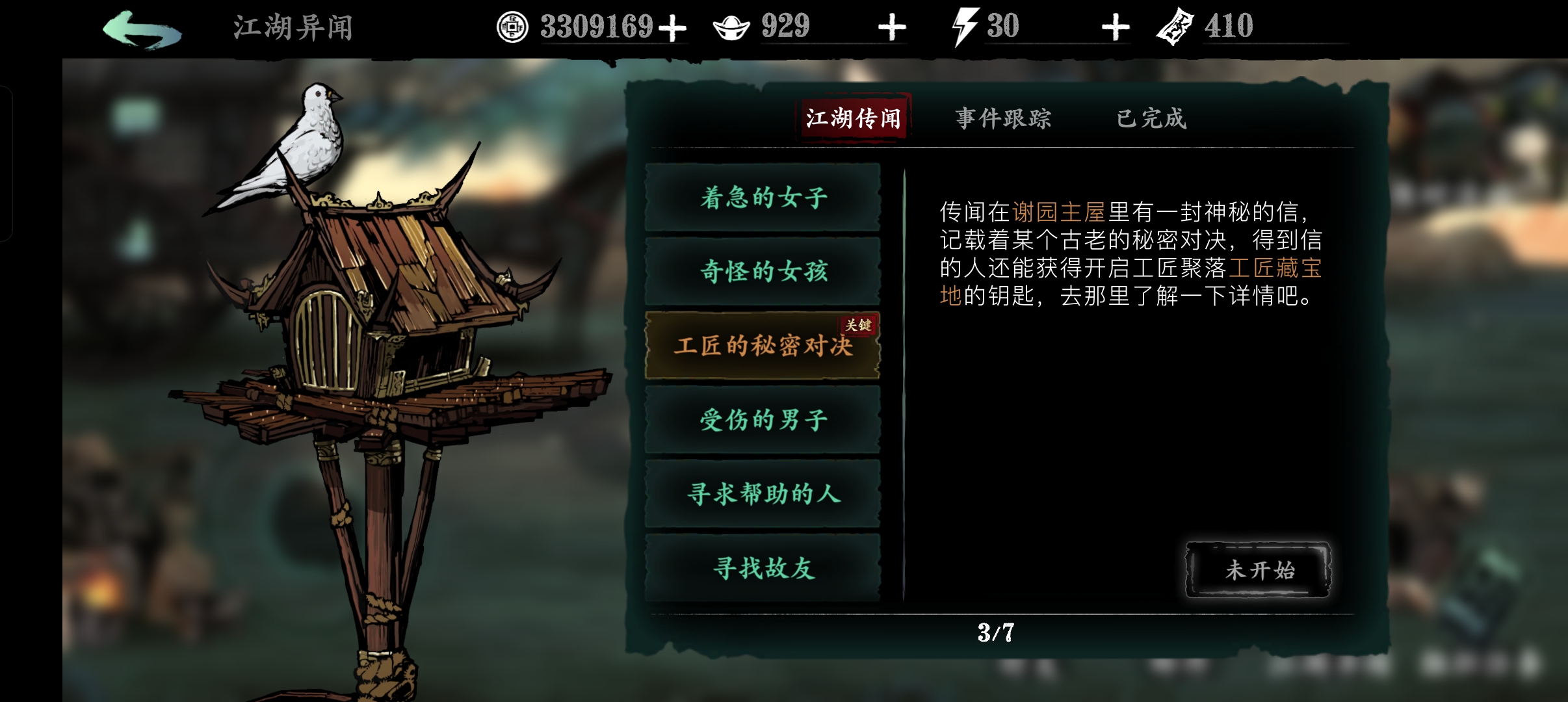Select the quest 着急的女子
This screenshot has width=1568, height=702.
point(764,198)
